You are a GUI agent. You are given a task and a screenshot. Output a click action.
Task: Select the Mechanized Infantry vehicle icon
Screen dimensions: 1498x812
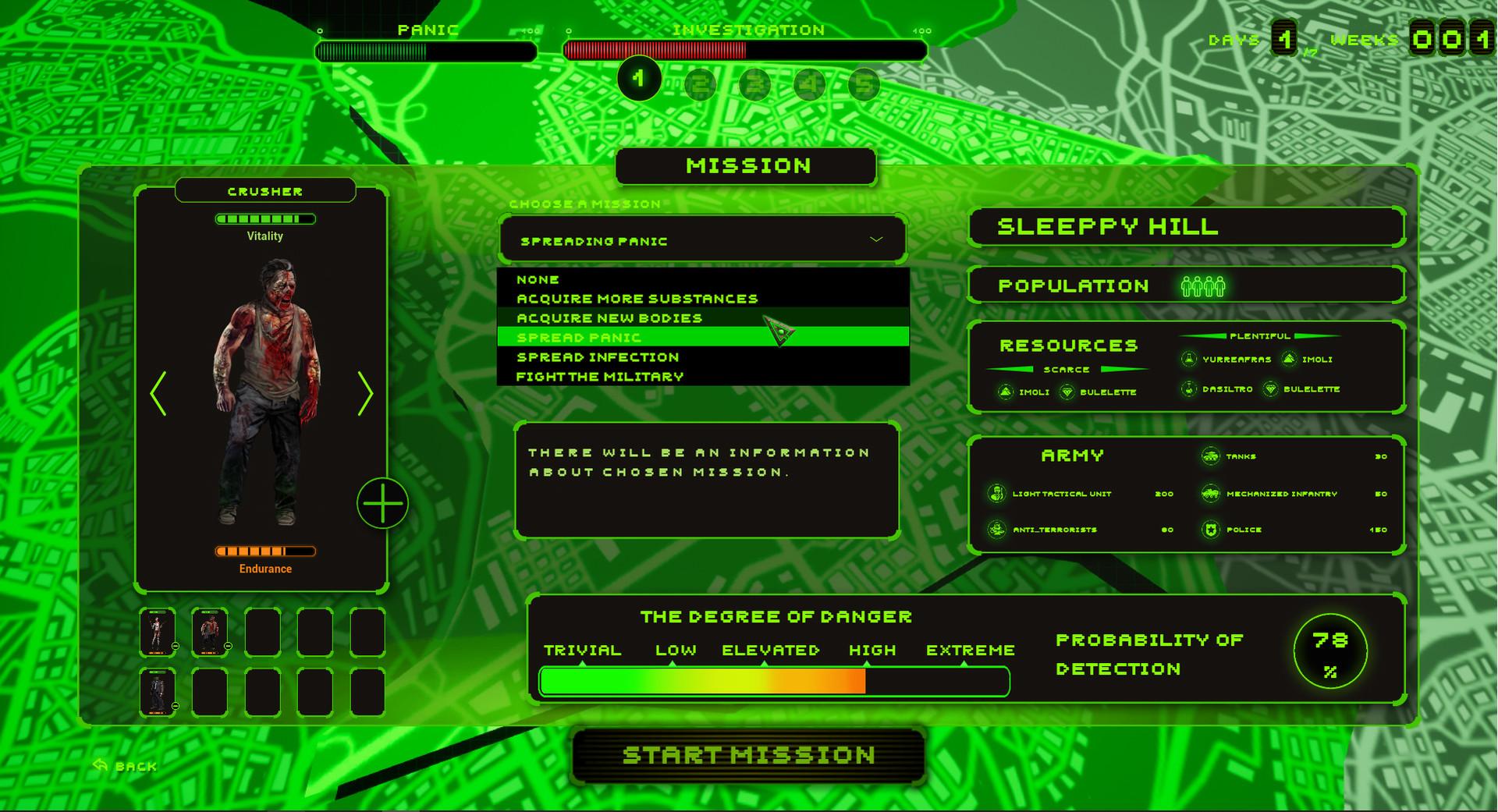tap(1211, 494)
